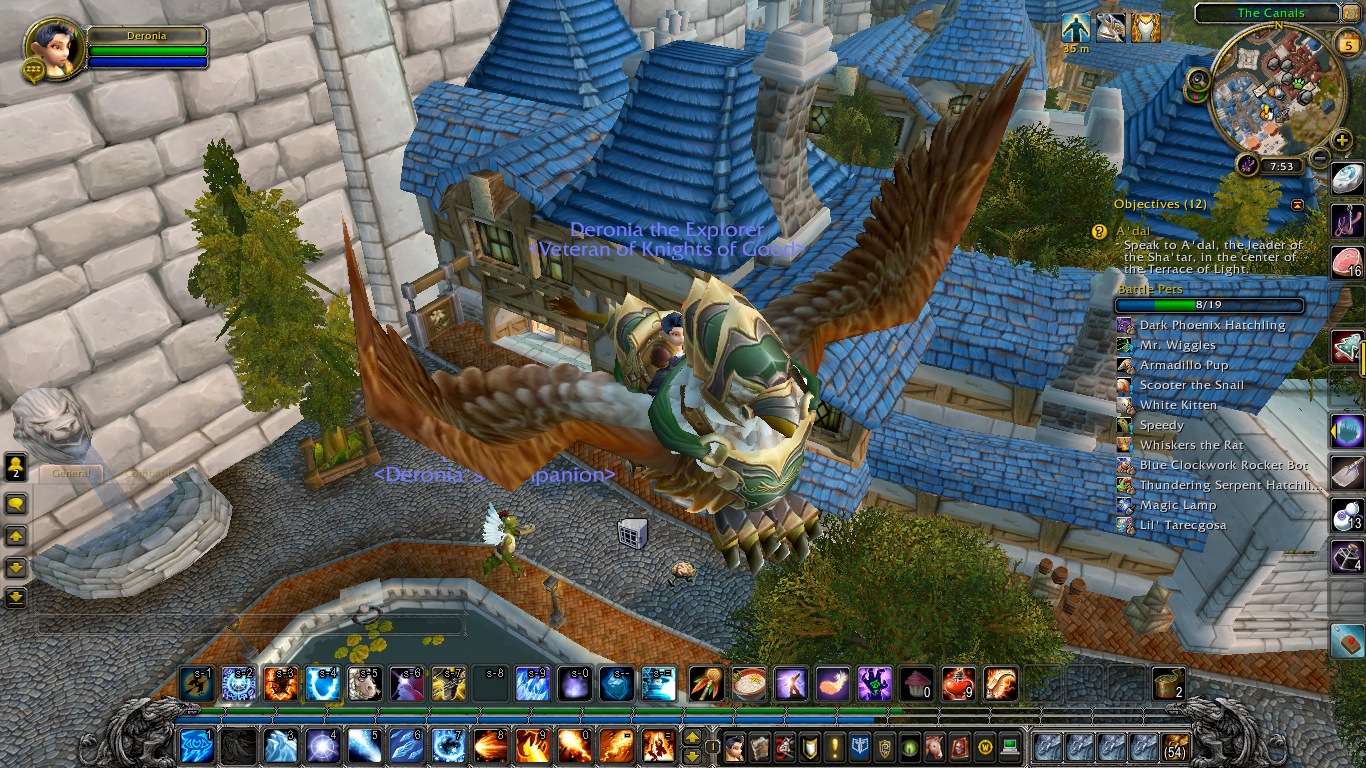This screenshot has width=1366, height=768.
Task: Collapse the Objectives tracker
Action: pos(1298,204)
